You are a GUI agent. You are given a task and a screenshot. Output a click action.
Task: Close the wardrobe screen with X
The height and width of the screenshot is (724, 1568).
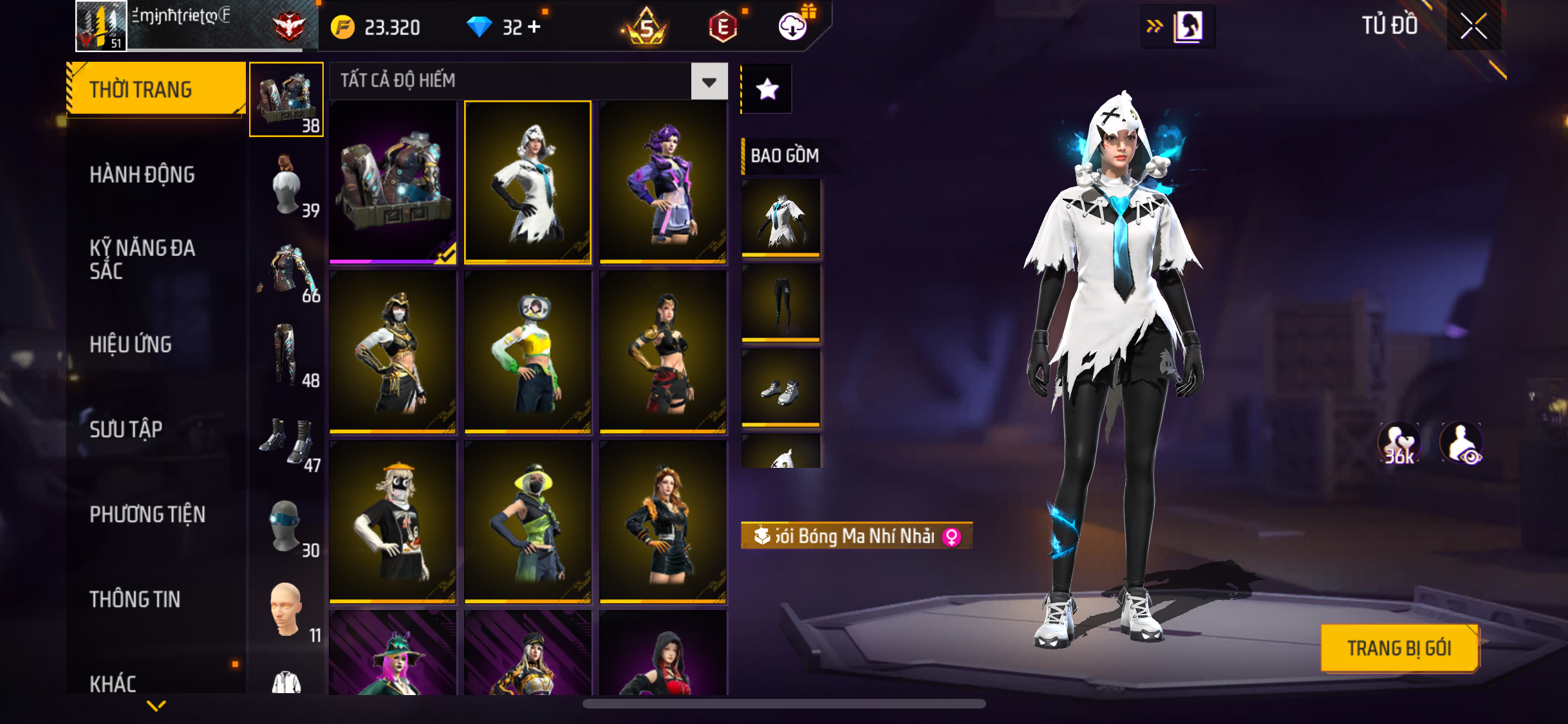pos(1473,26)
